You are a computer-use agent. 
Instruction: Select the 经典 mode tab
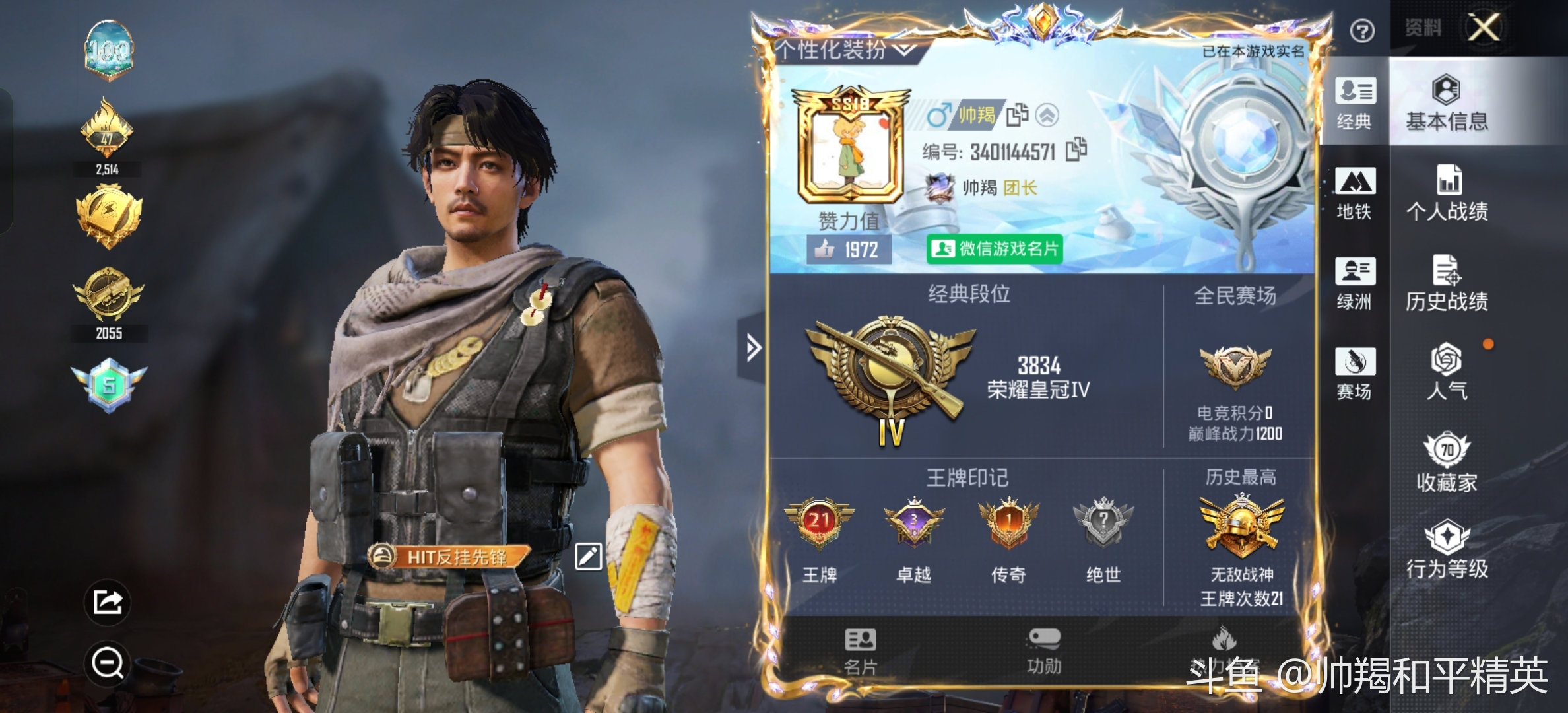1355,103
